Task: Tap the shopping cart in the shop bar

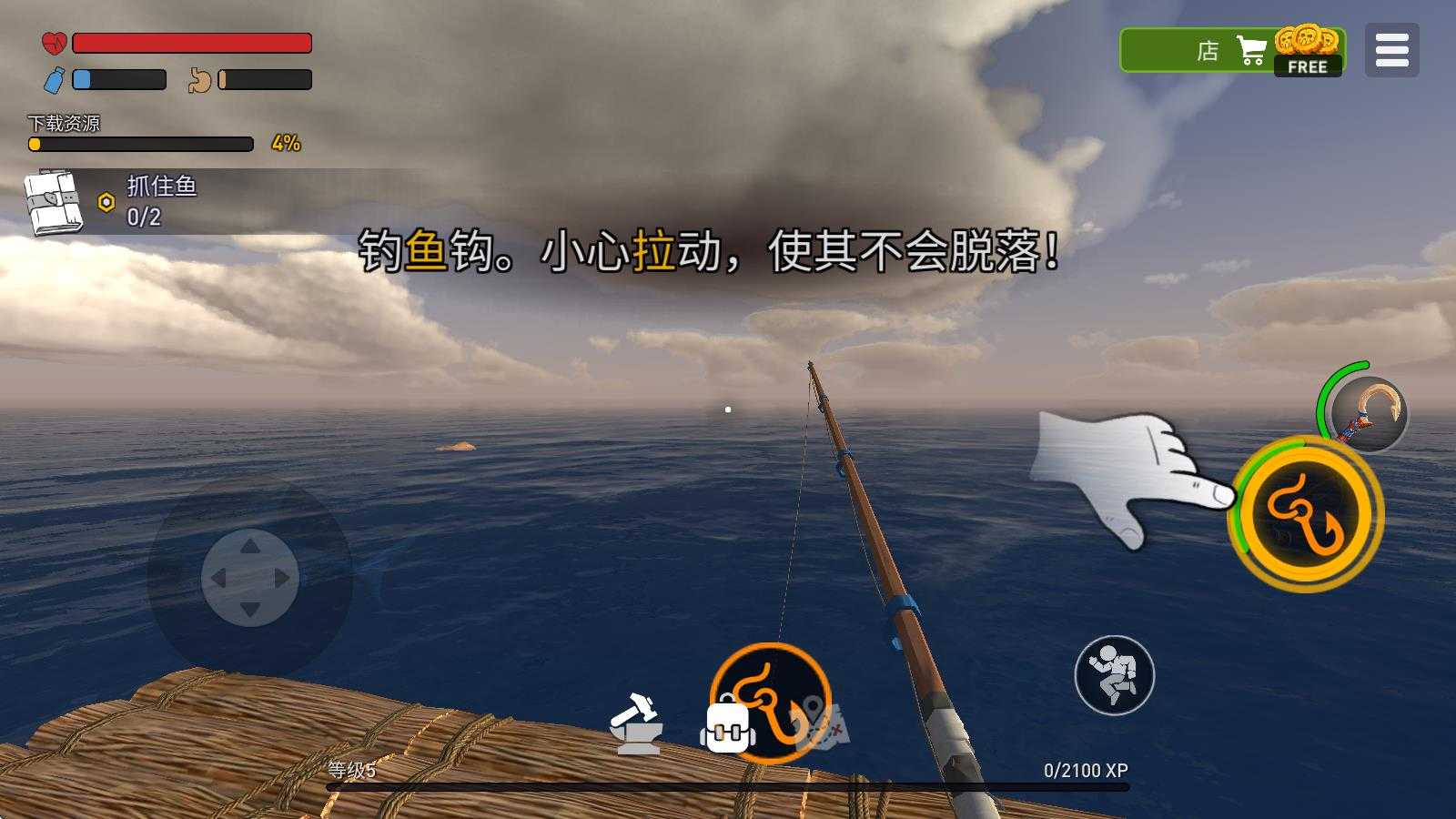Action: point(1250,50)
